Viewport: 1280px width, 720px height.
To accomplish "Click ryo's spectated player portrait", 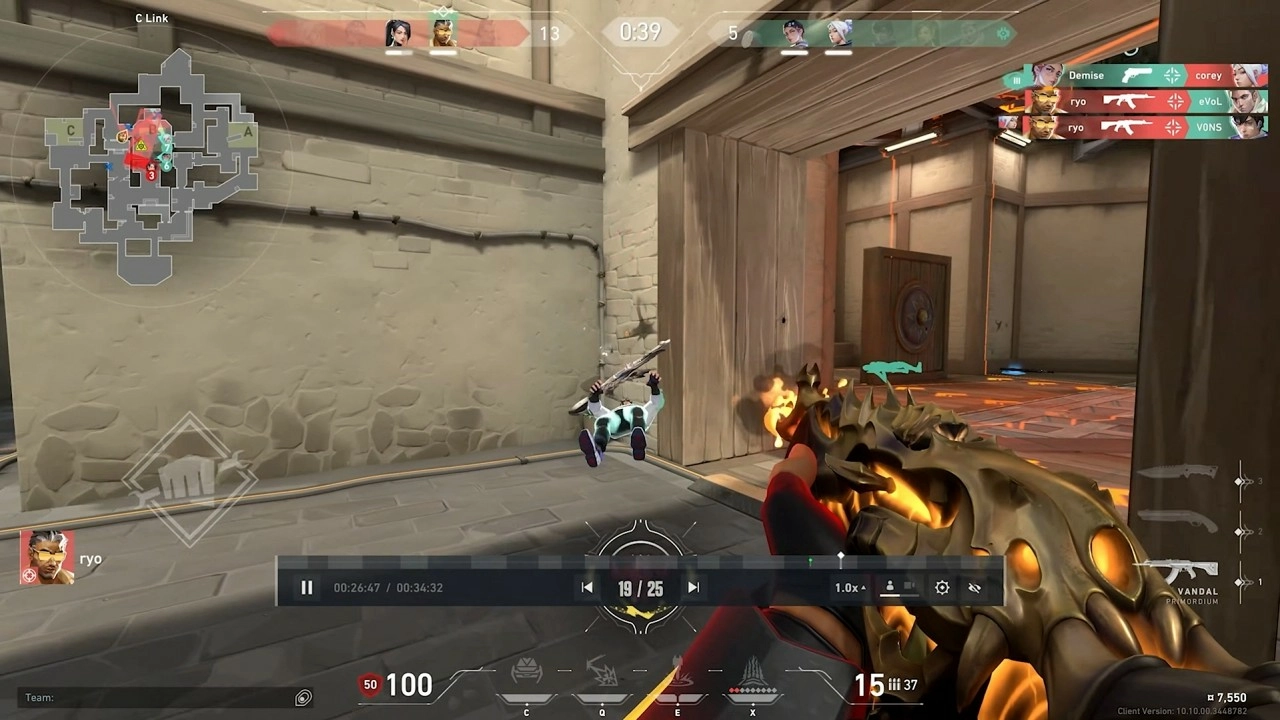I will coord(46,558).
